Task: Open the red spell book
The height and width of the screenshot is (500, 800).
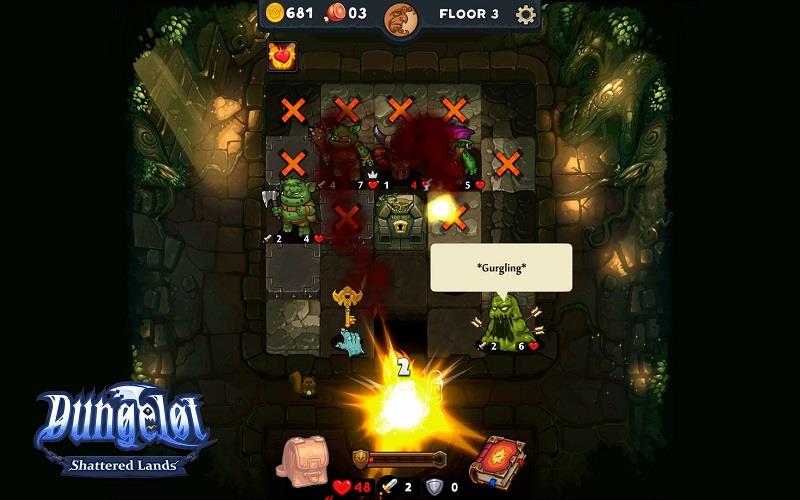Action: click(x=496, y=461)
